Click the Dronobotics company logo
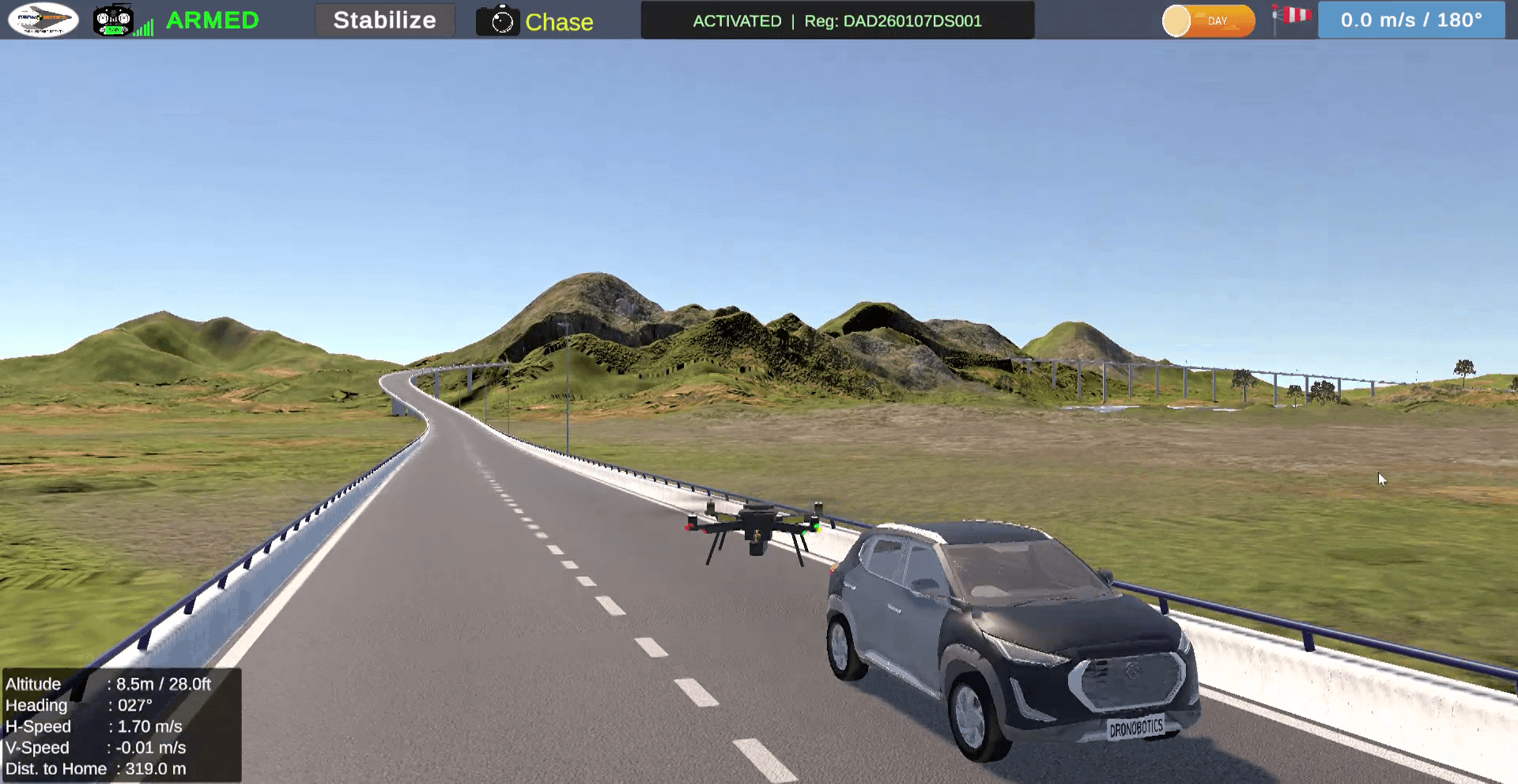1518x784 pixels. pos(42,19)
